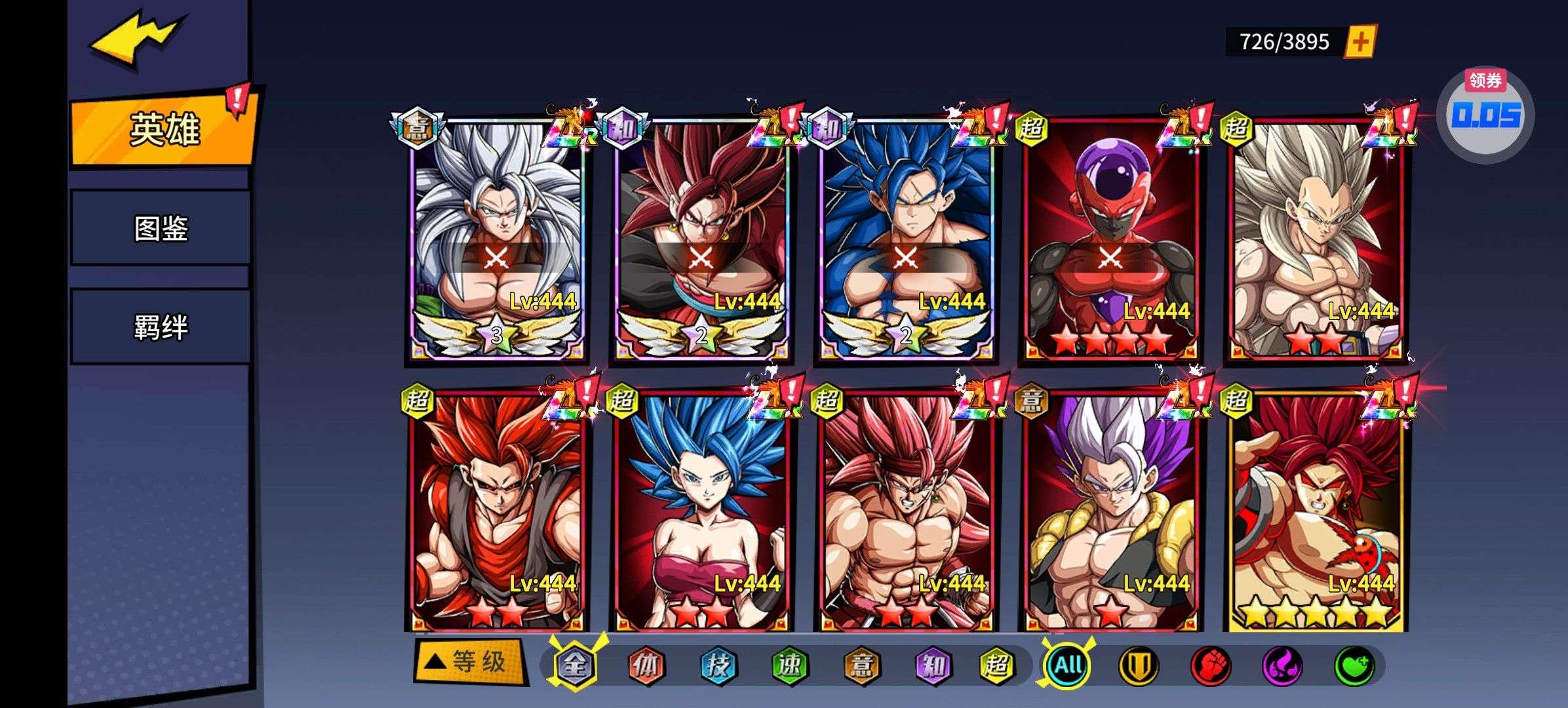1568x708 pixels.
Task: Open the 羁绊 bonds tab
Action: [x=161, y=326]
